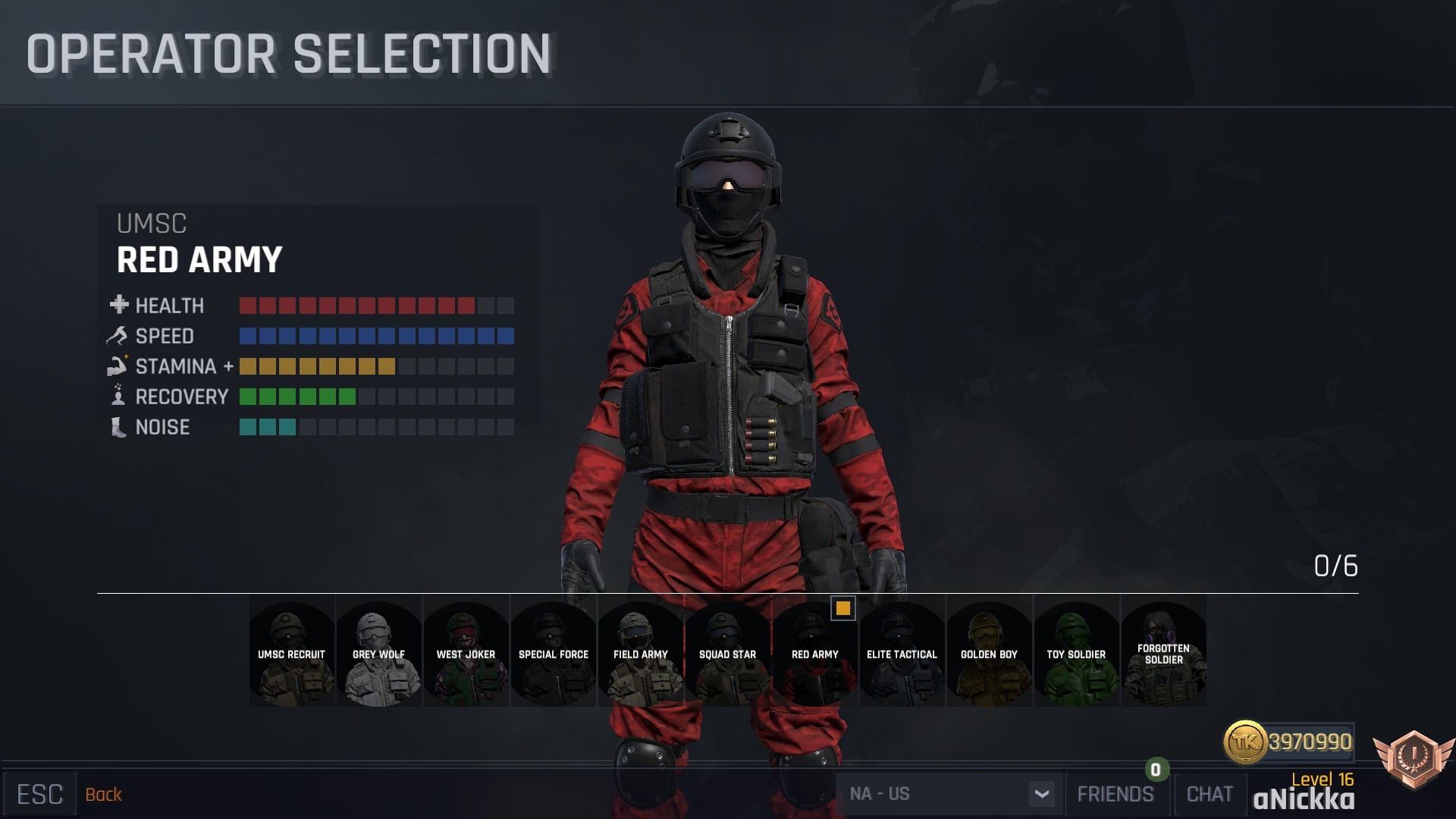Click the Health plus icon
The width and height of the screenshot is (1456, 819).
tap(118, 306)
